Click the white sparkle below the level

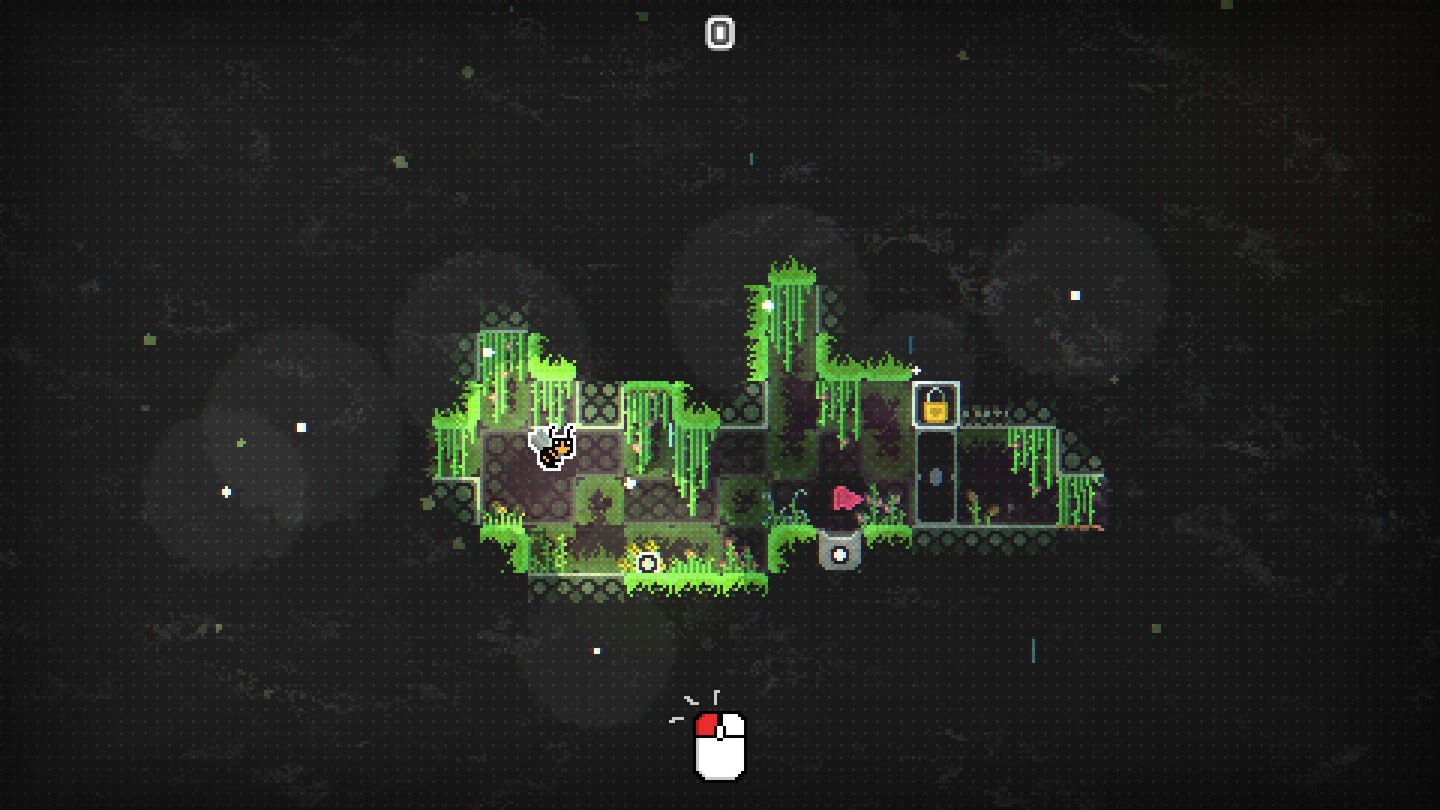[598, 650]
